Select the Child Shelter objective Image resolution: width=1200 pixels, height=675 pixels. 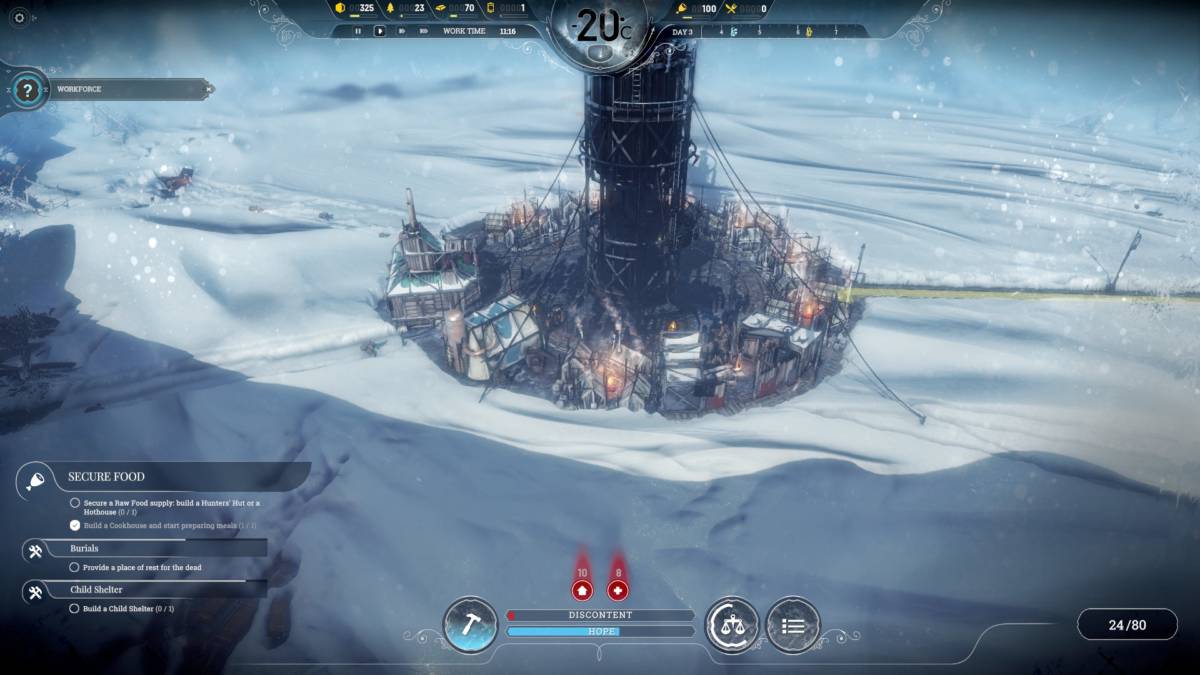coord(97,590)
